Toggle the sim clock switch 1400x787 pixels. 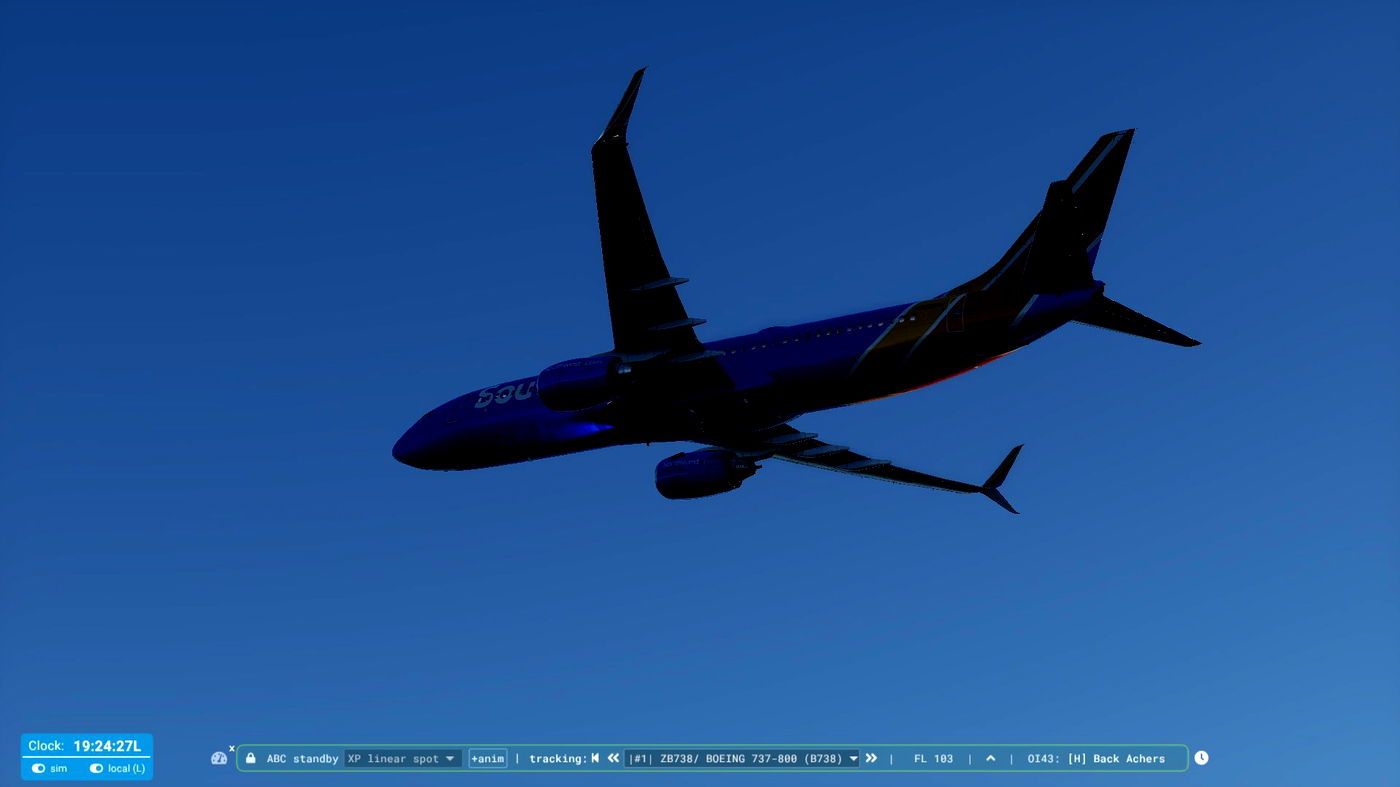tap(38, 768)
